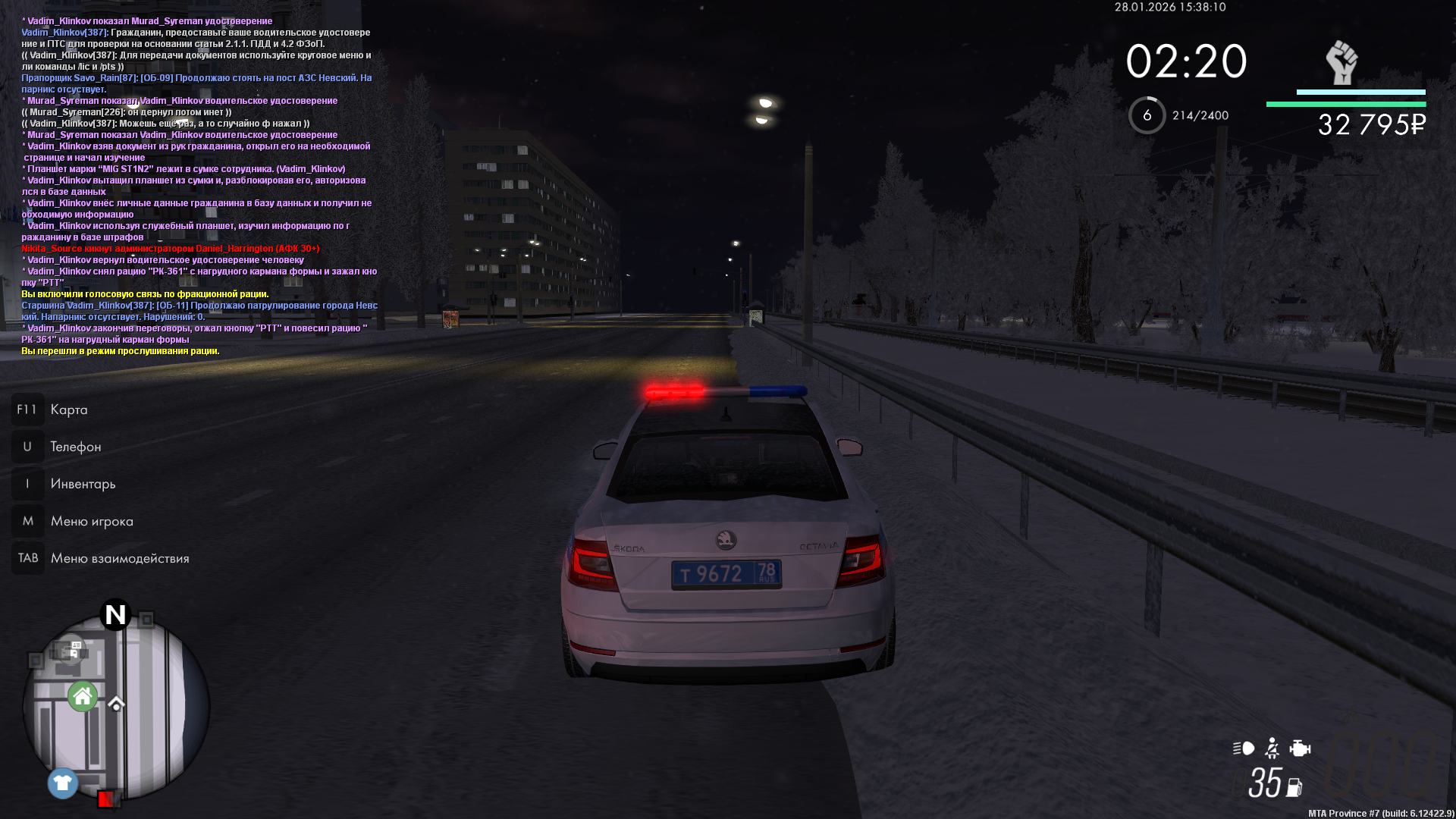This screenshot has width=1456, height=819.
Task: Toggle the headlights indicator icon
Action: point(1244,748)
